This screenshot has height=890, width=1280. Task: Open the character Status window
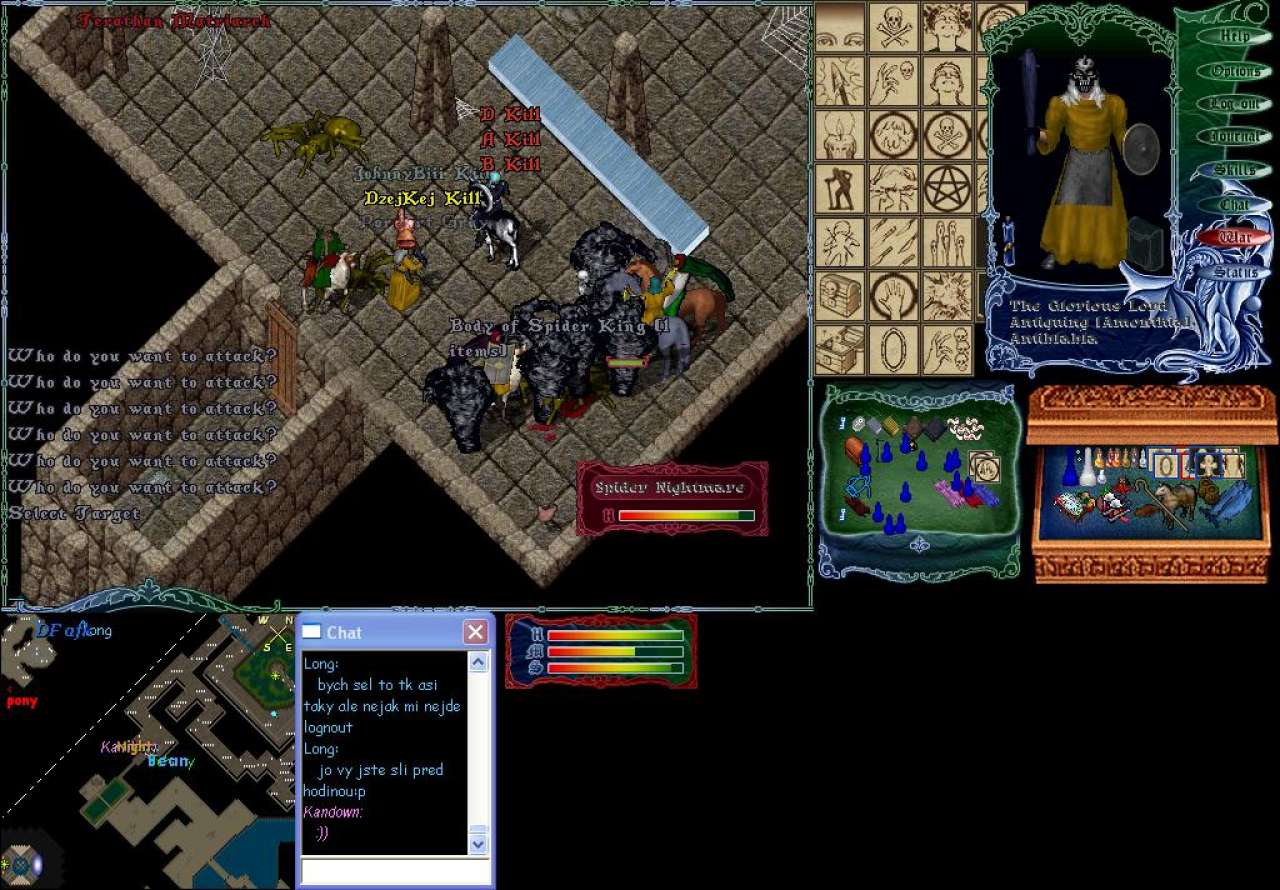(x=1236, y=272)
